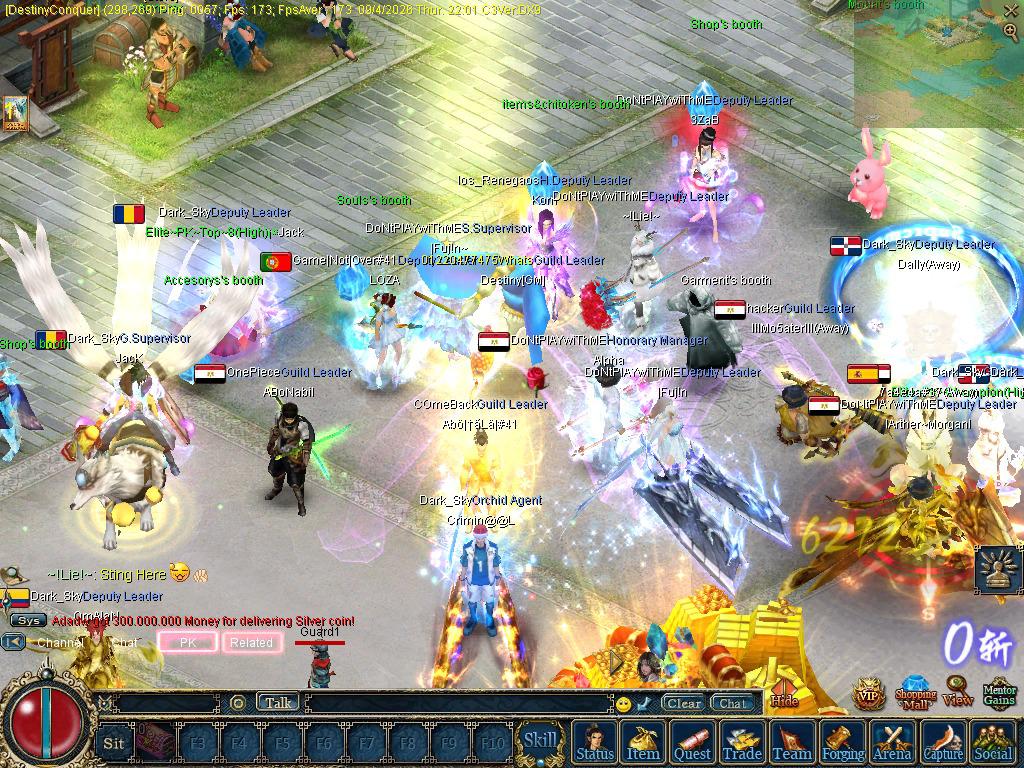Open the VIP menu icon
1024x768 pixels.
pyautogui.click(x=868, y=692)
